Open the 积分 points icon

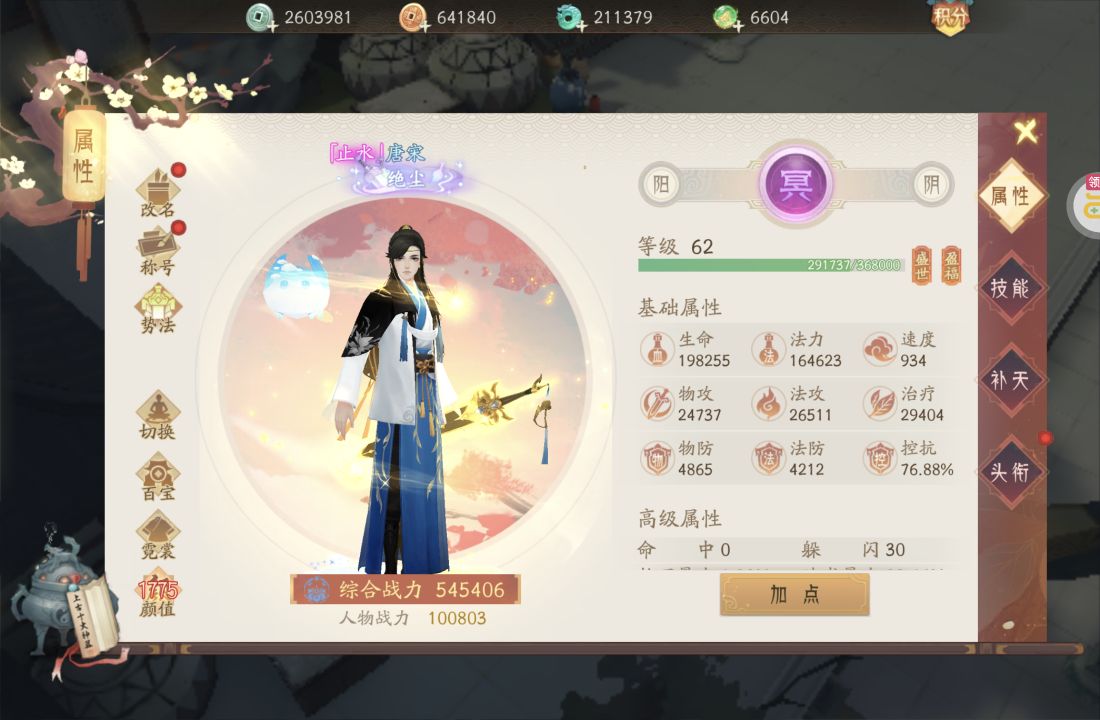pos(952,17)
